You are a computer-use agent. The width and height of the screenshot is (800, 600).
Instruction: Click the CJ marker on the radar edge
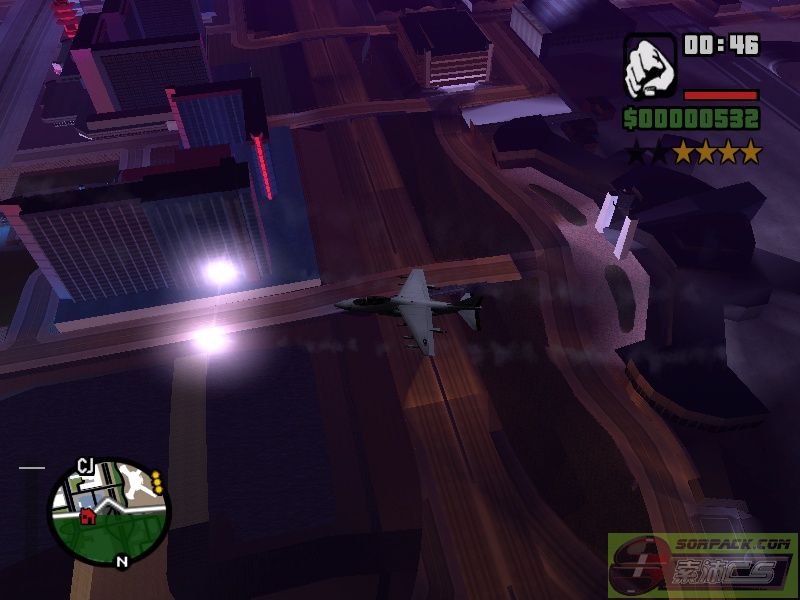pos(85,466)
